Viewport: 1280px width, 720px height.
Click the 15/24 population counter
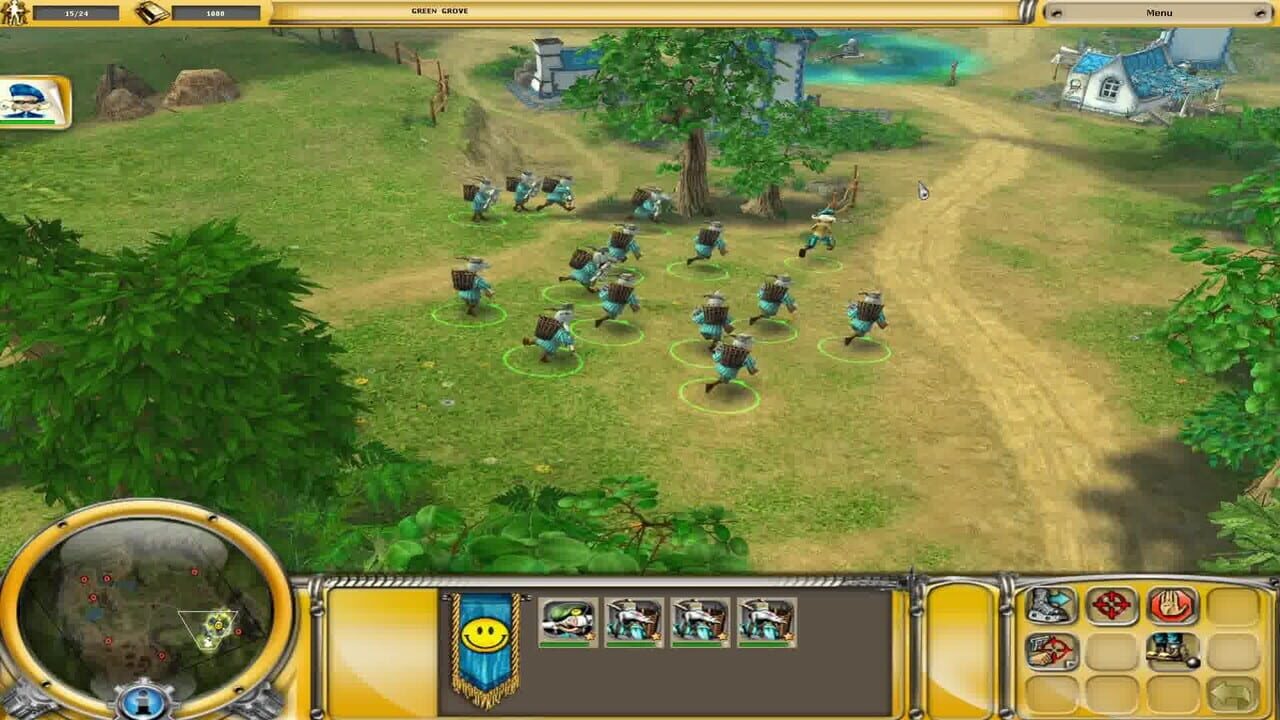point(77,12)
